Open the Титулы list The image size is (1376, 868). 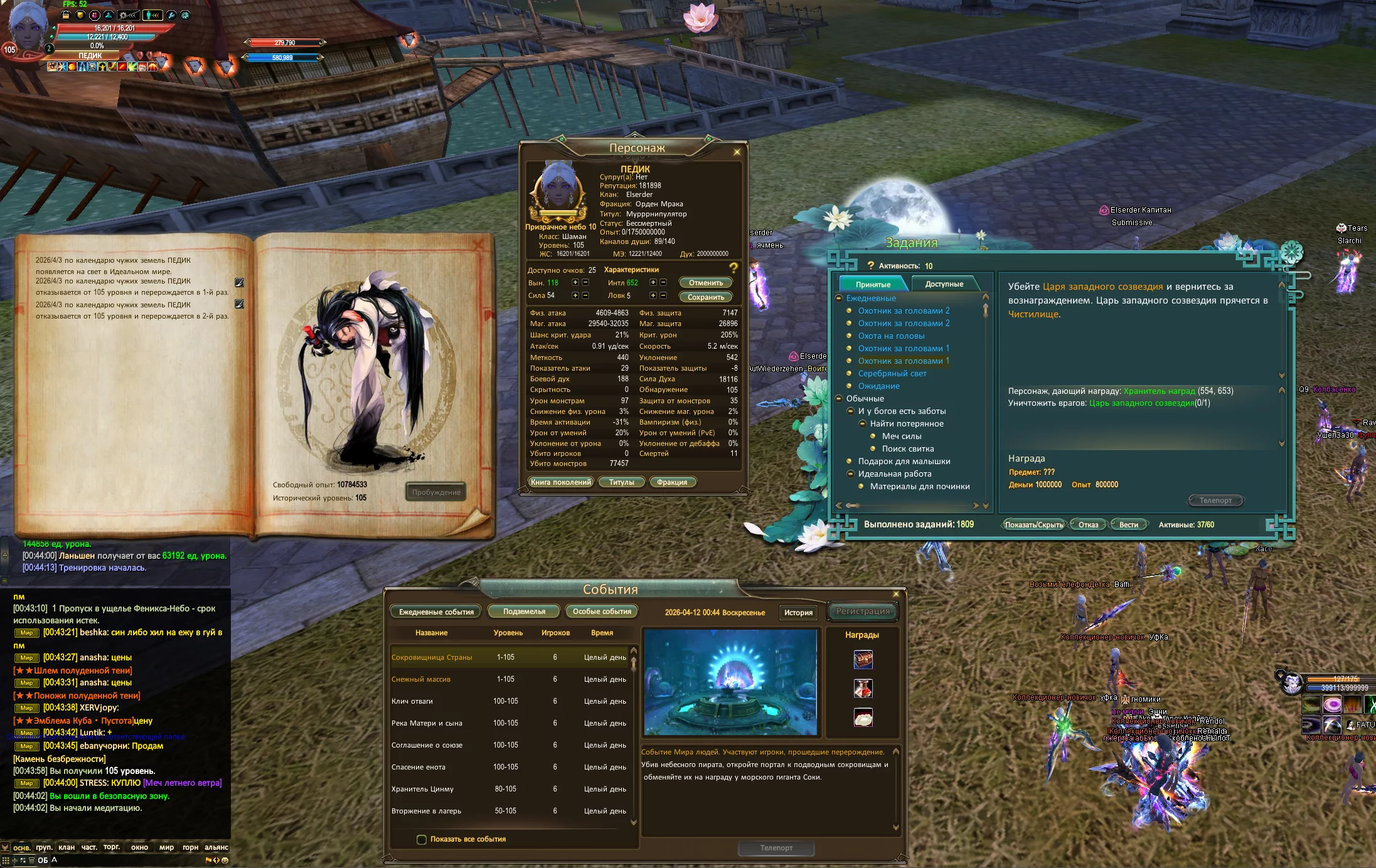coord(621,482)
